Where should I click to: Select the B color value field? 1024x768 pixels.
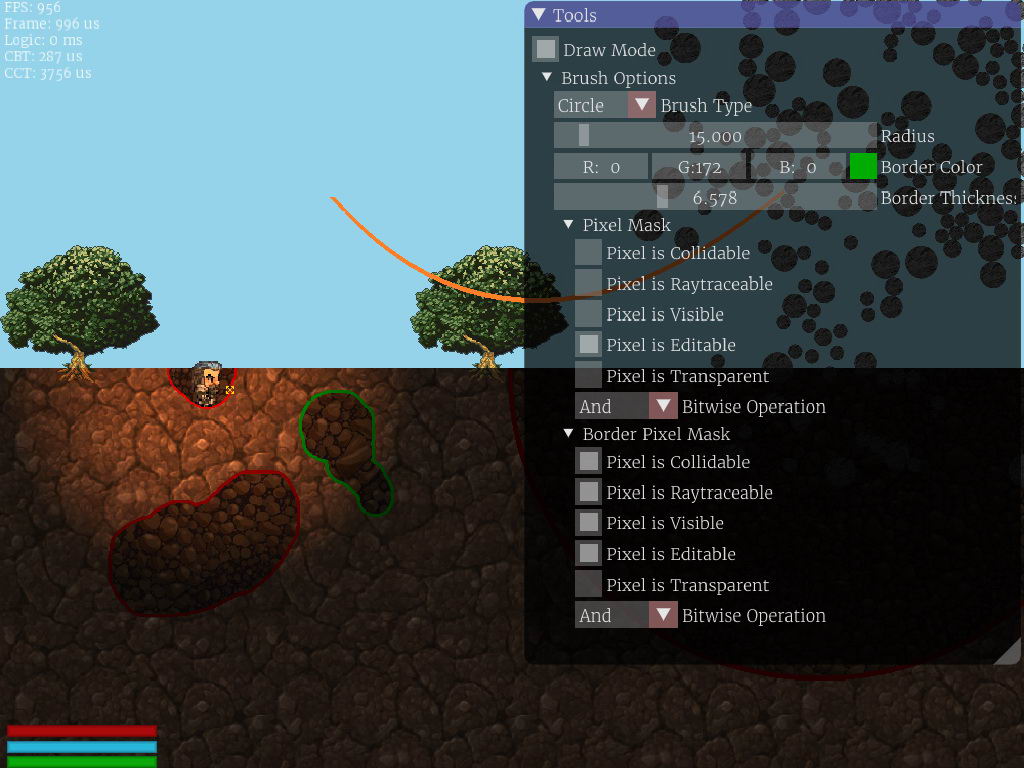coord(797,167)
